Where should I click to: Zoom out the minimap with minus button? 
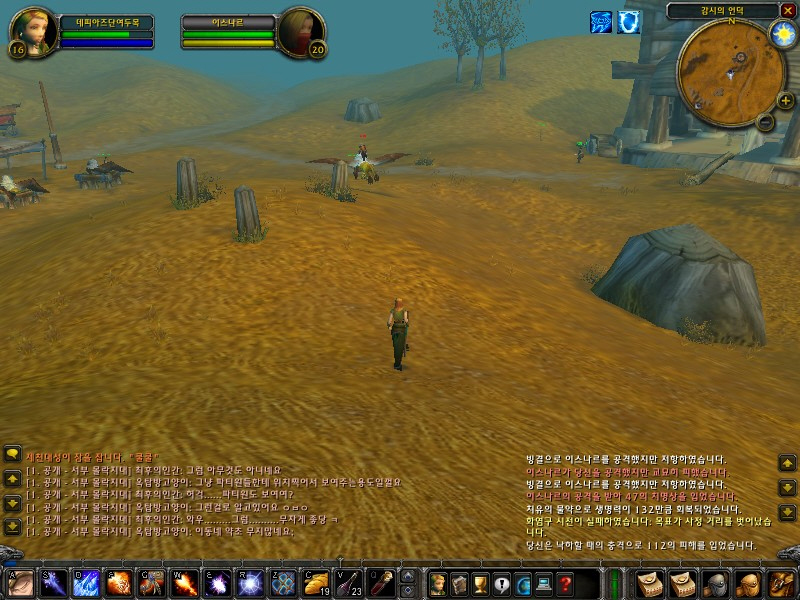click(765, 122)
